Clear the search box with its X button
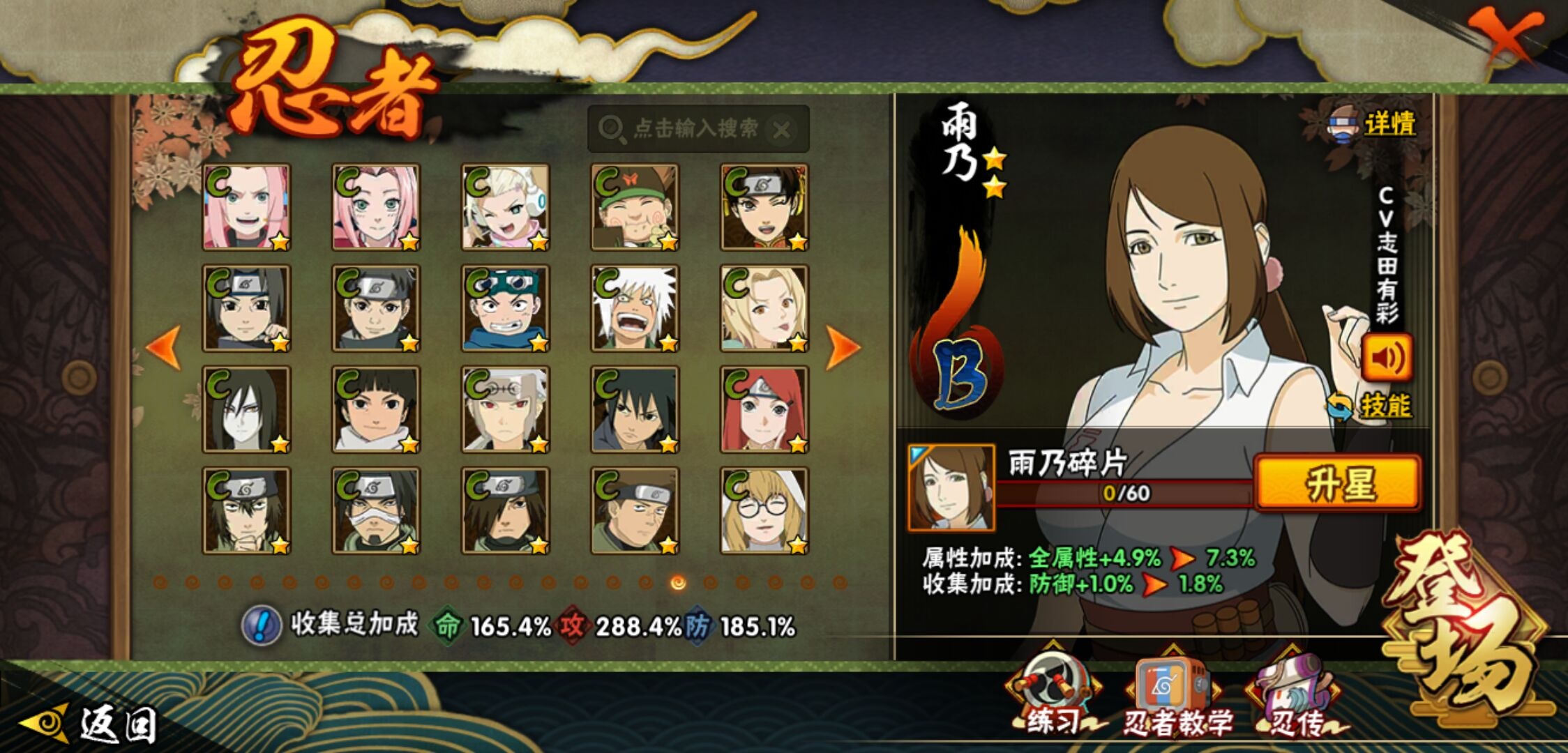The height and width of the screenshot is (753, 1568). (782, 130)
